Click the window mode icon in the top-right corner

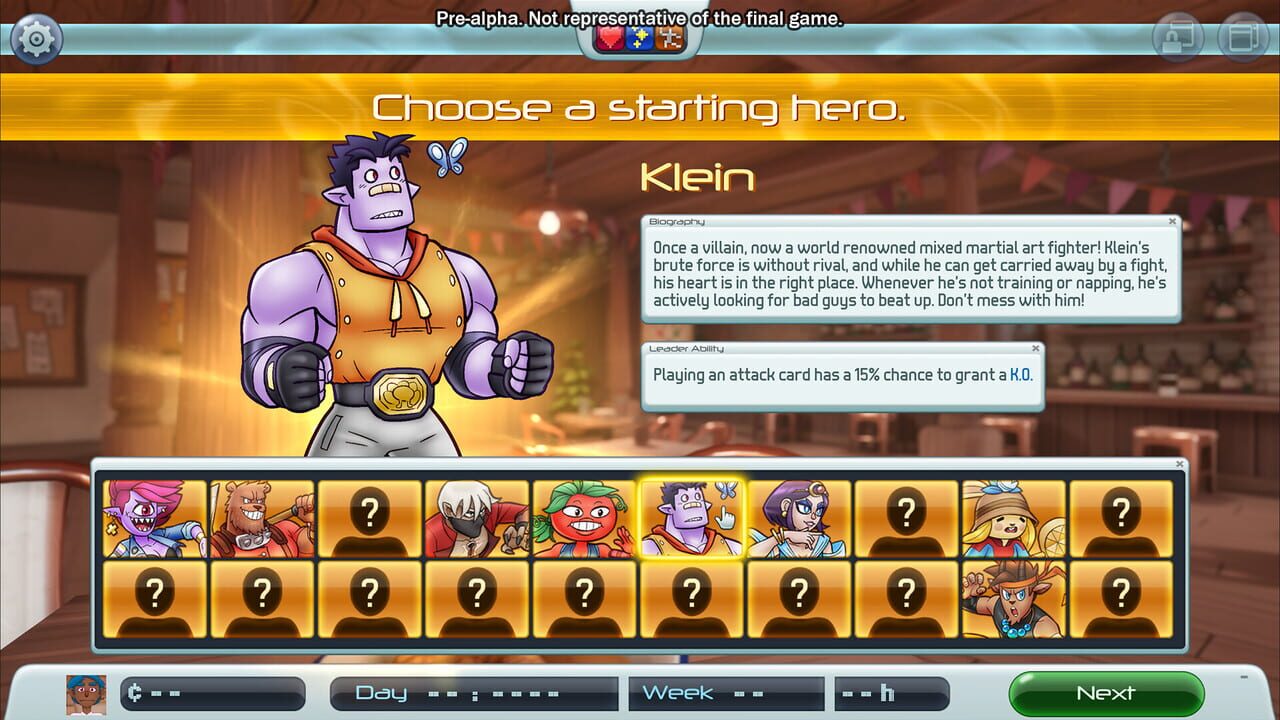point(1240,36)
